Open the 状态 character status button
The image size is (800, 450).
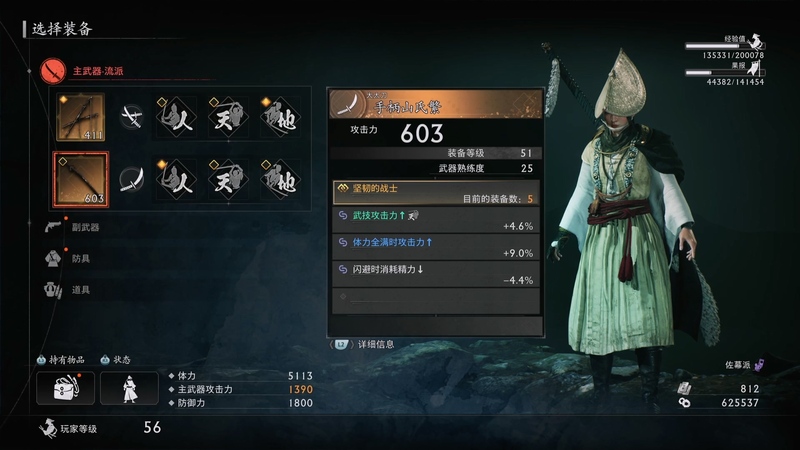[x=129, y=388]
